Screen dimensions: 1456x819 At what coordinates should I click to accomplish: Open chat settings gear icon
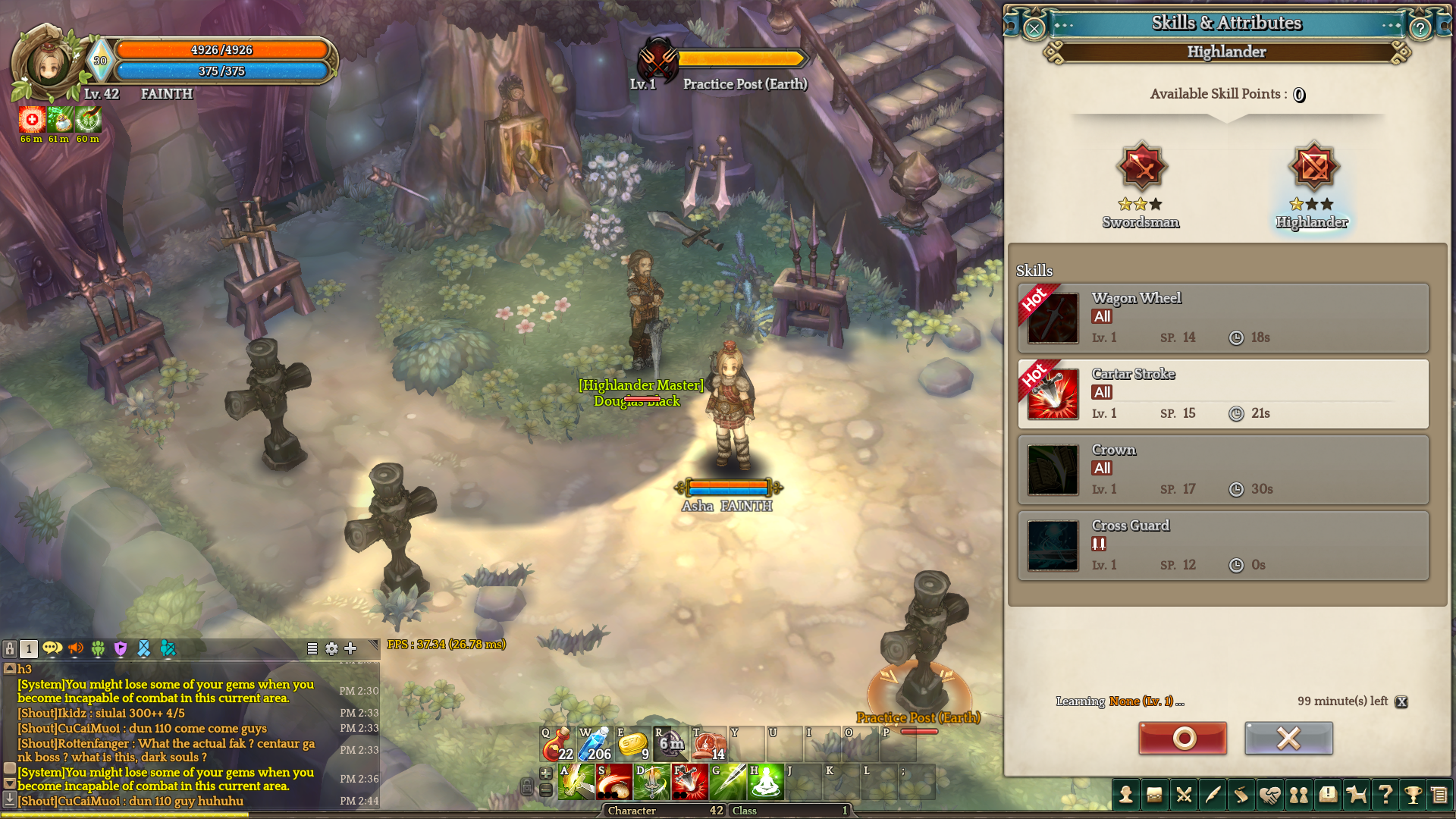[331, 648]
